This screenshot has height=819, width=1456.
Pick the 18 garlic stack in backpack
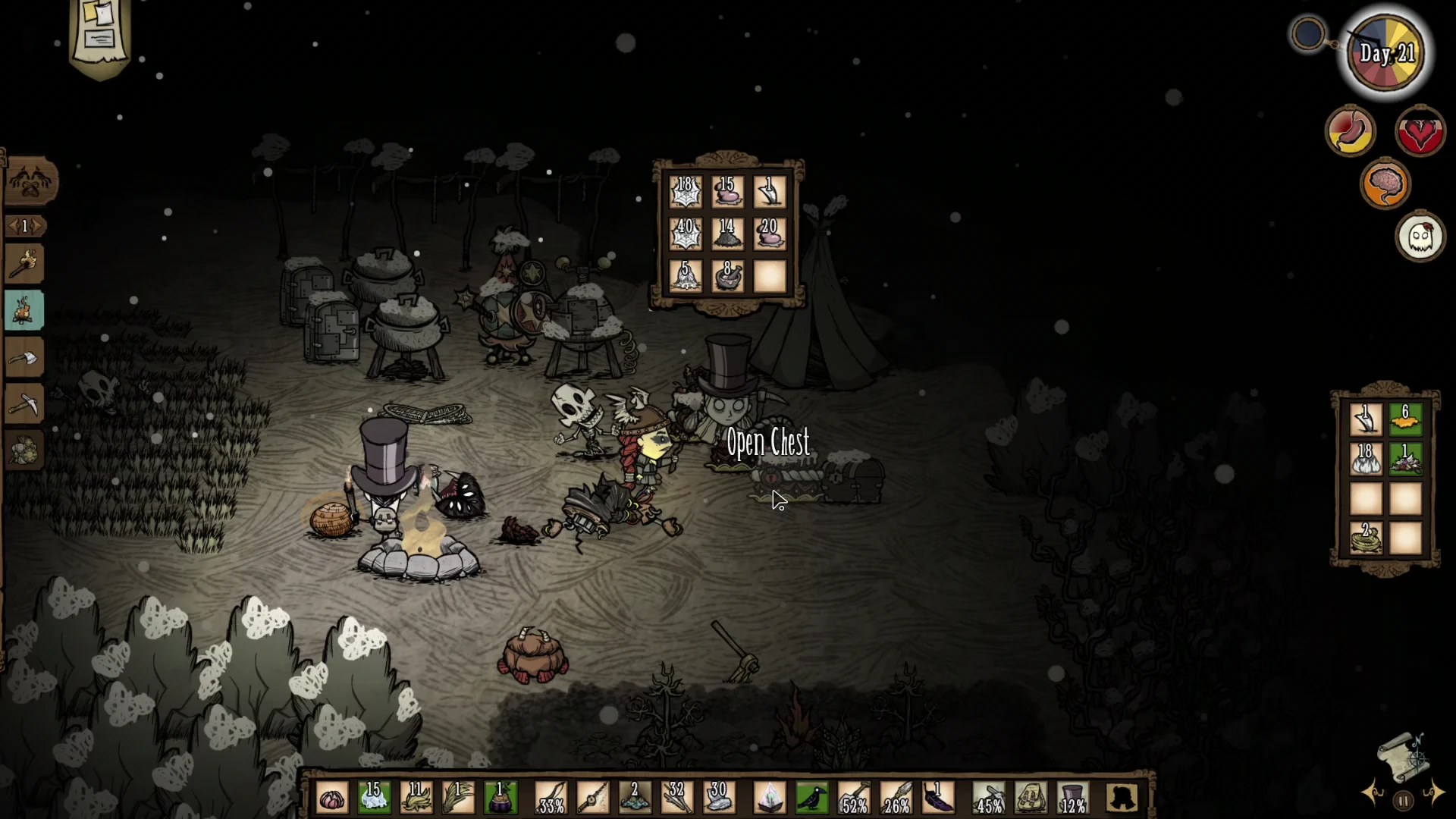(1366, 459)
